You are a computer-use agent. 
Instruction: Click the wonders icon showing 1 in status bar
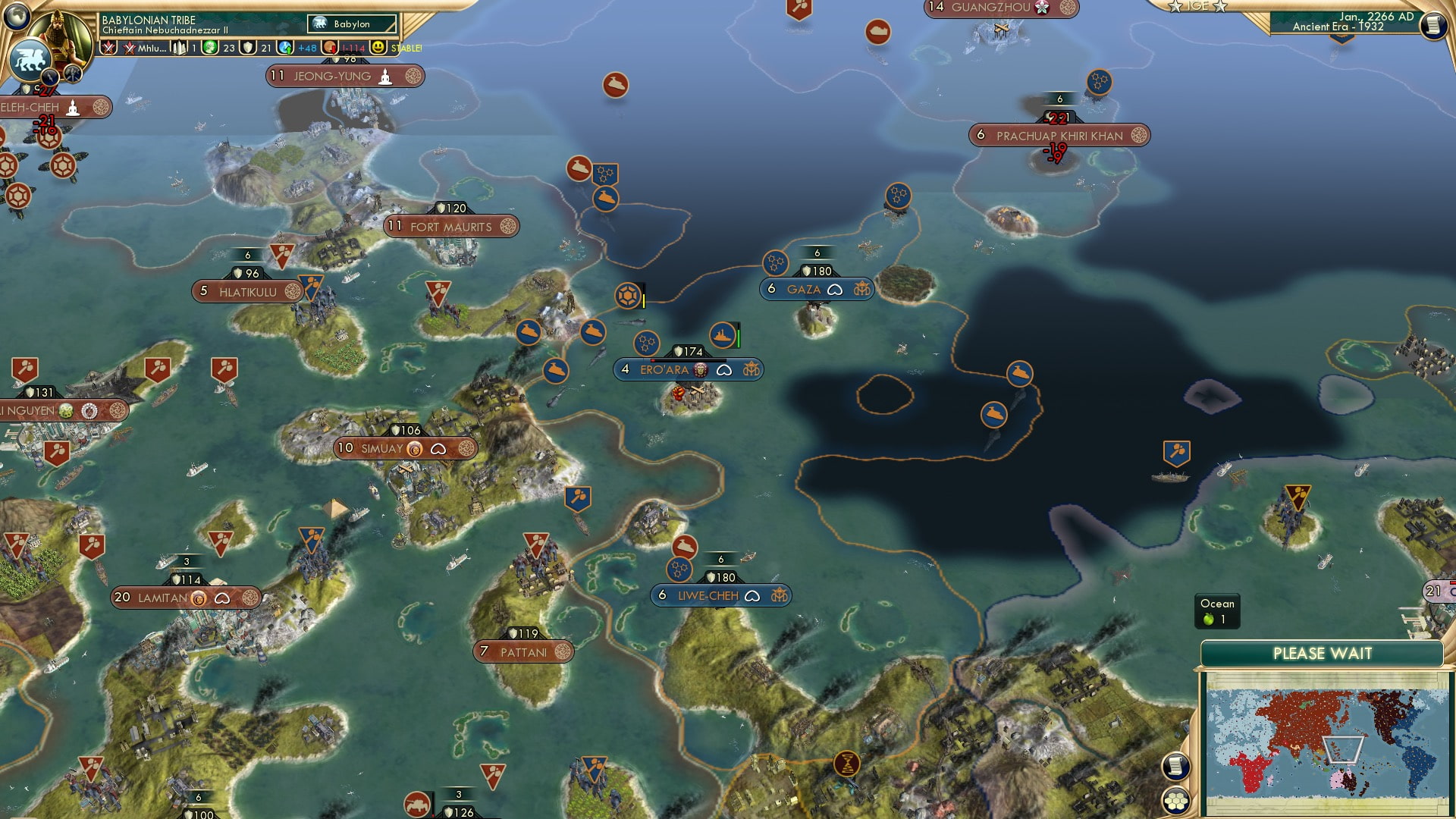180,47
